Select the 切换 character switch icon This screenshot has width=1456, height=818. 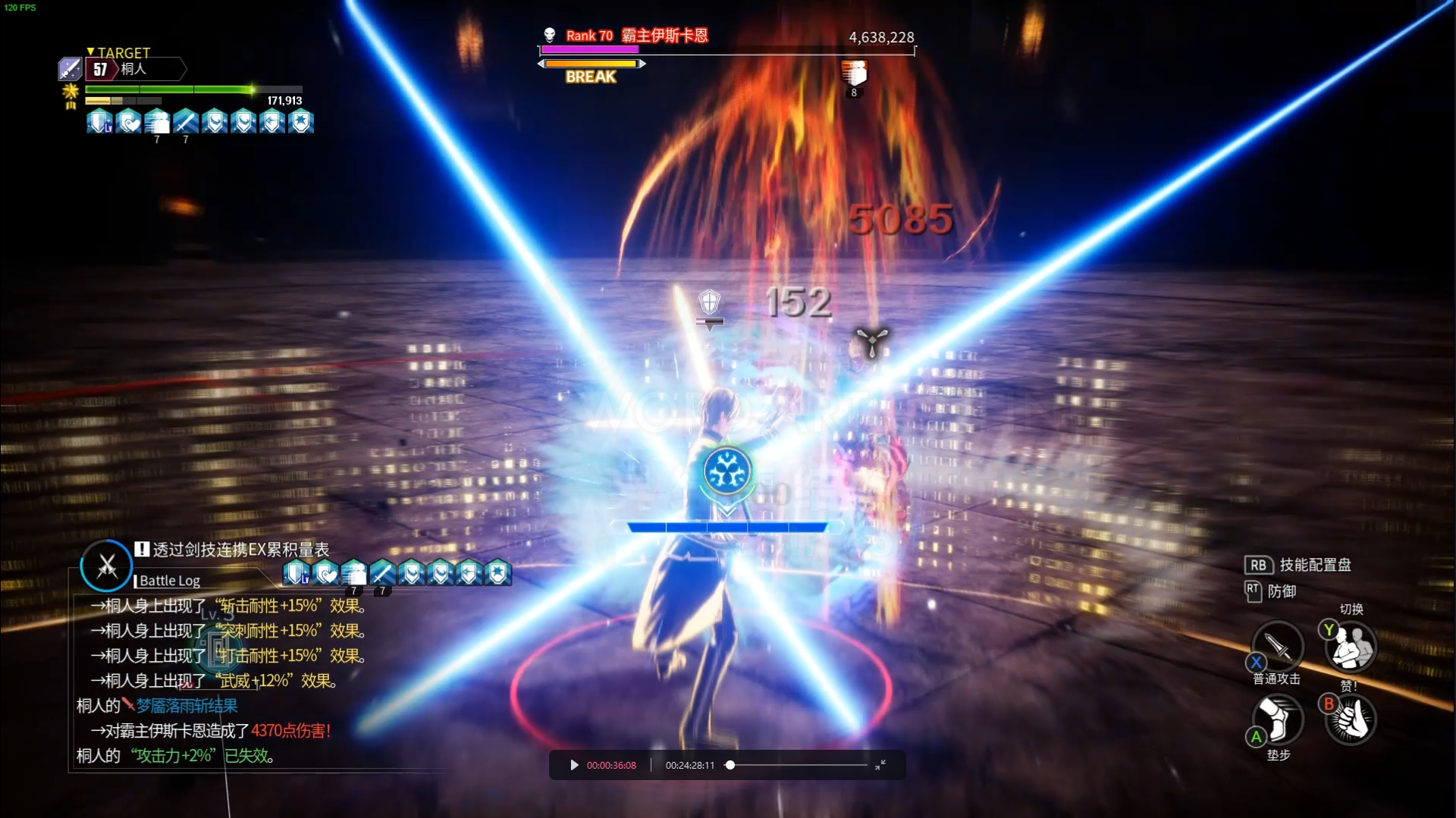tap(1351, 646)
